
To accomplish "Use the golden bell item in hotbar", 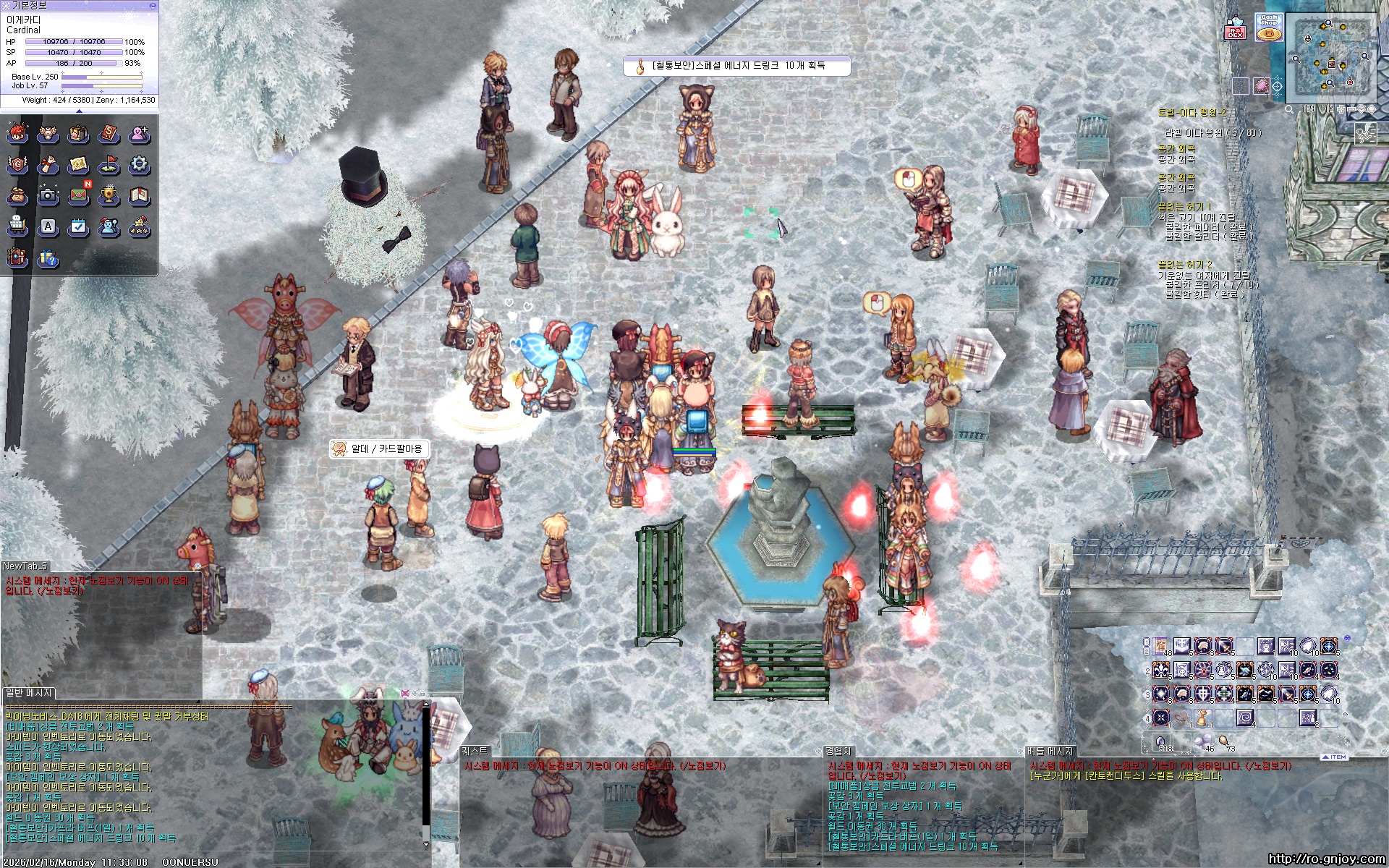I will [x=1202, y=719].
